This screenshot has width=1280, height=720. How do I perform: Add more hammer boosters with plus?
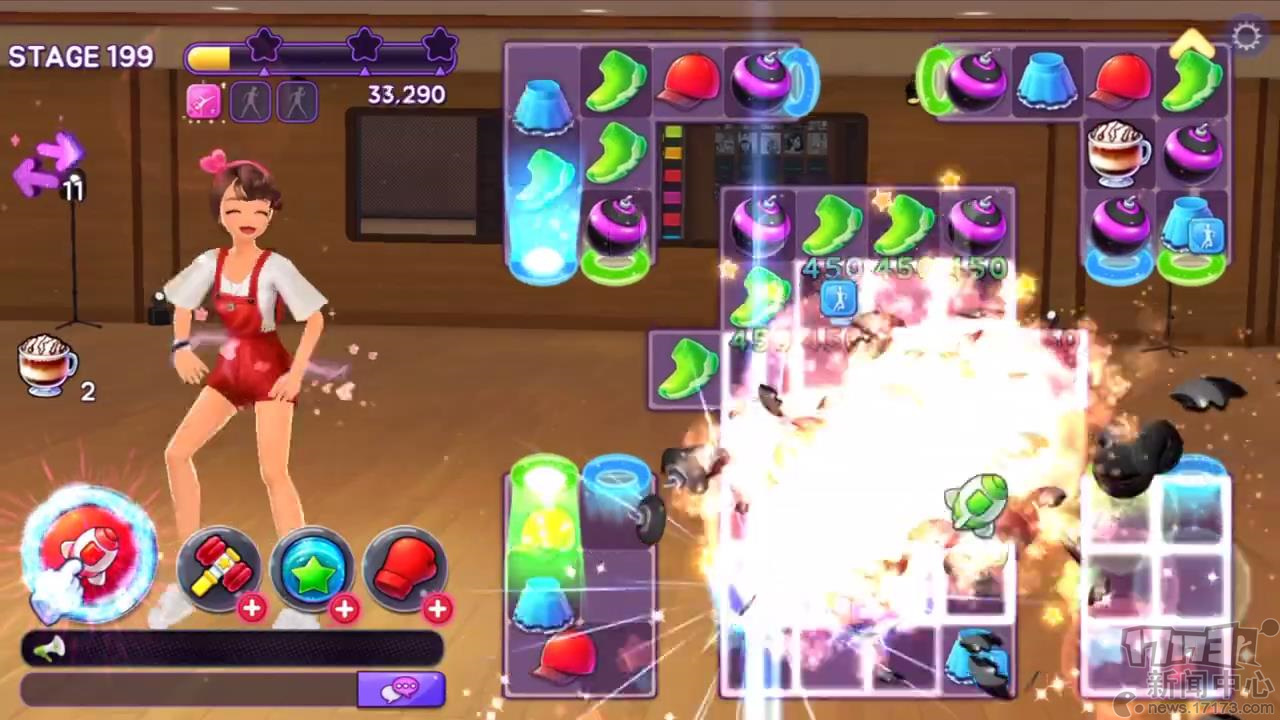coord(252,608)
